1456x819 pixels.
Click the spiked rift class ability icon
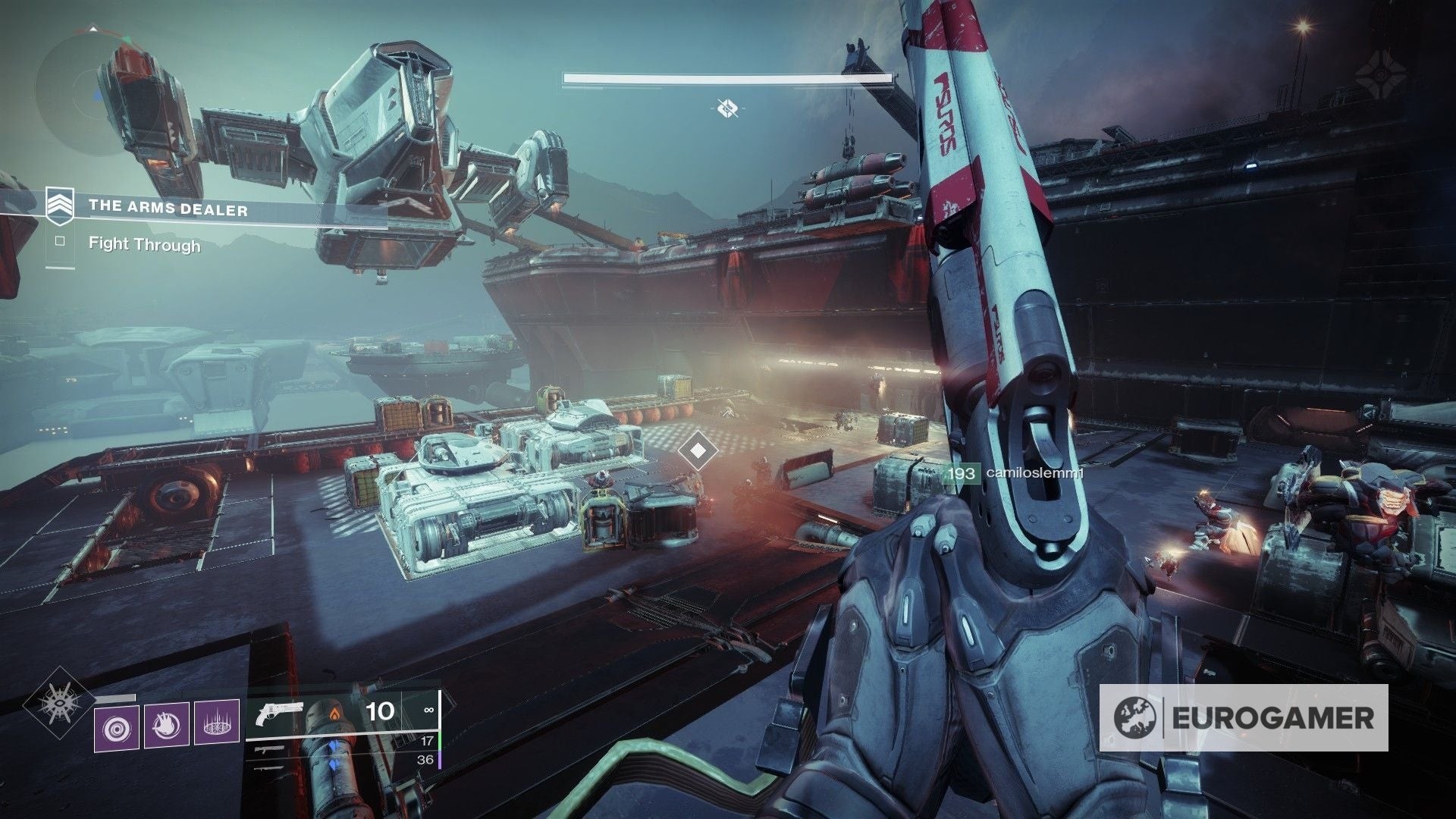[x=218, y=723]
